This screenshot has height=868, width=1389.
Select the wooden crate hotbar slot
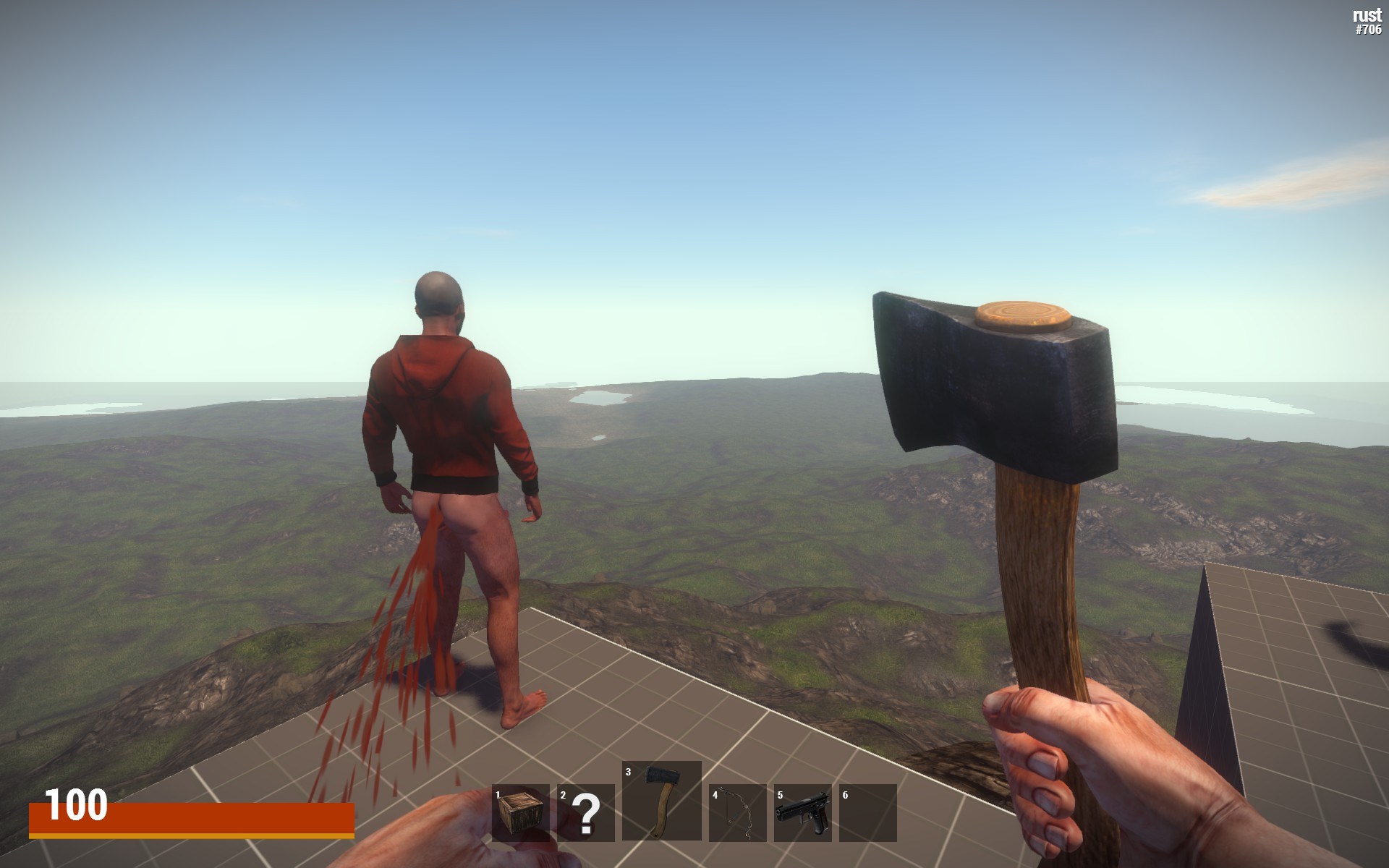pyautogui.click(x=520, y=812)
